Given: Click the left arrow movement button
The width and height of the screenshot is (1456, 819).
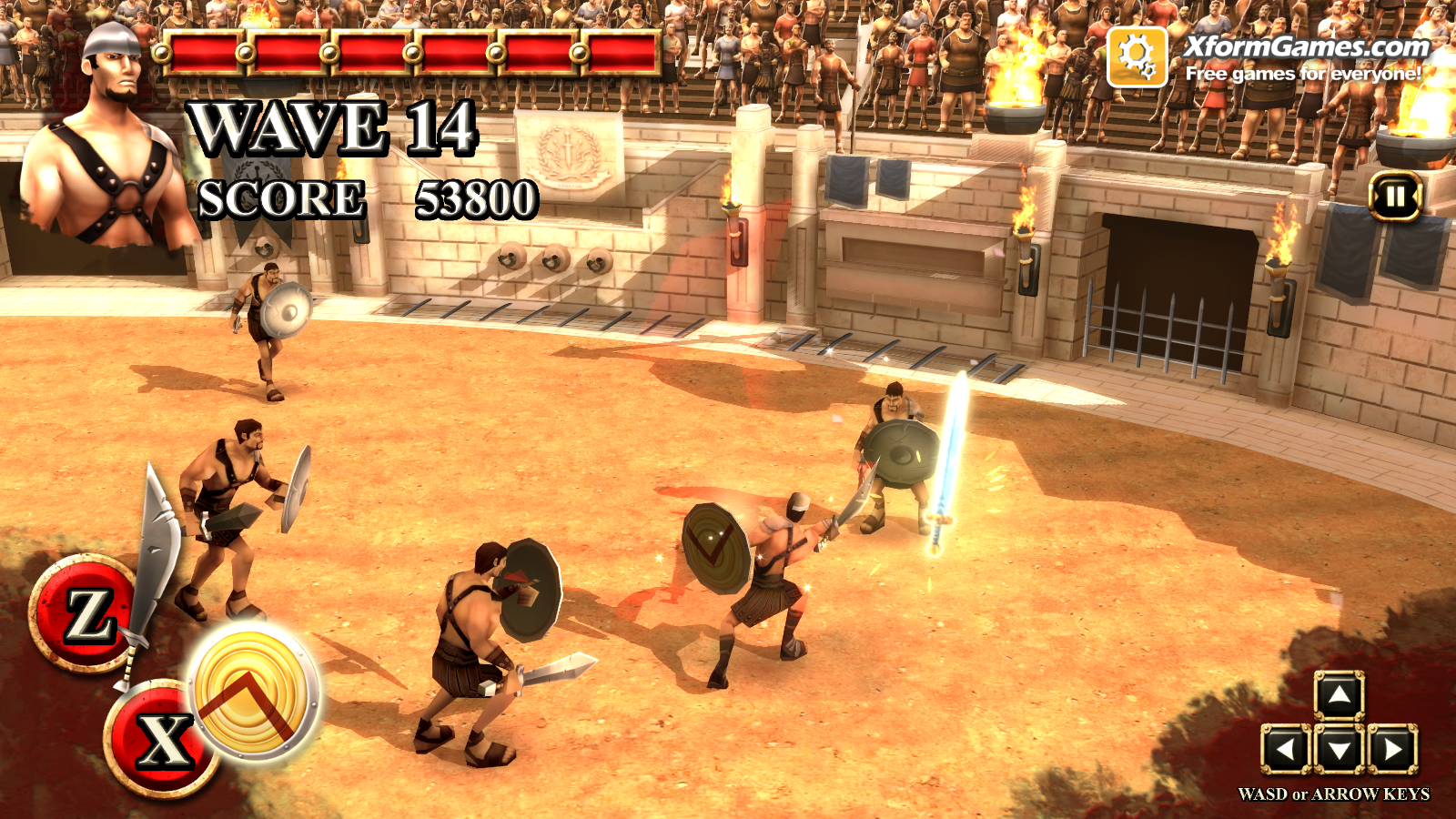Looking at the screenshot, I should [1285, 750].
